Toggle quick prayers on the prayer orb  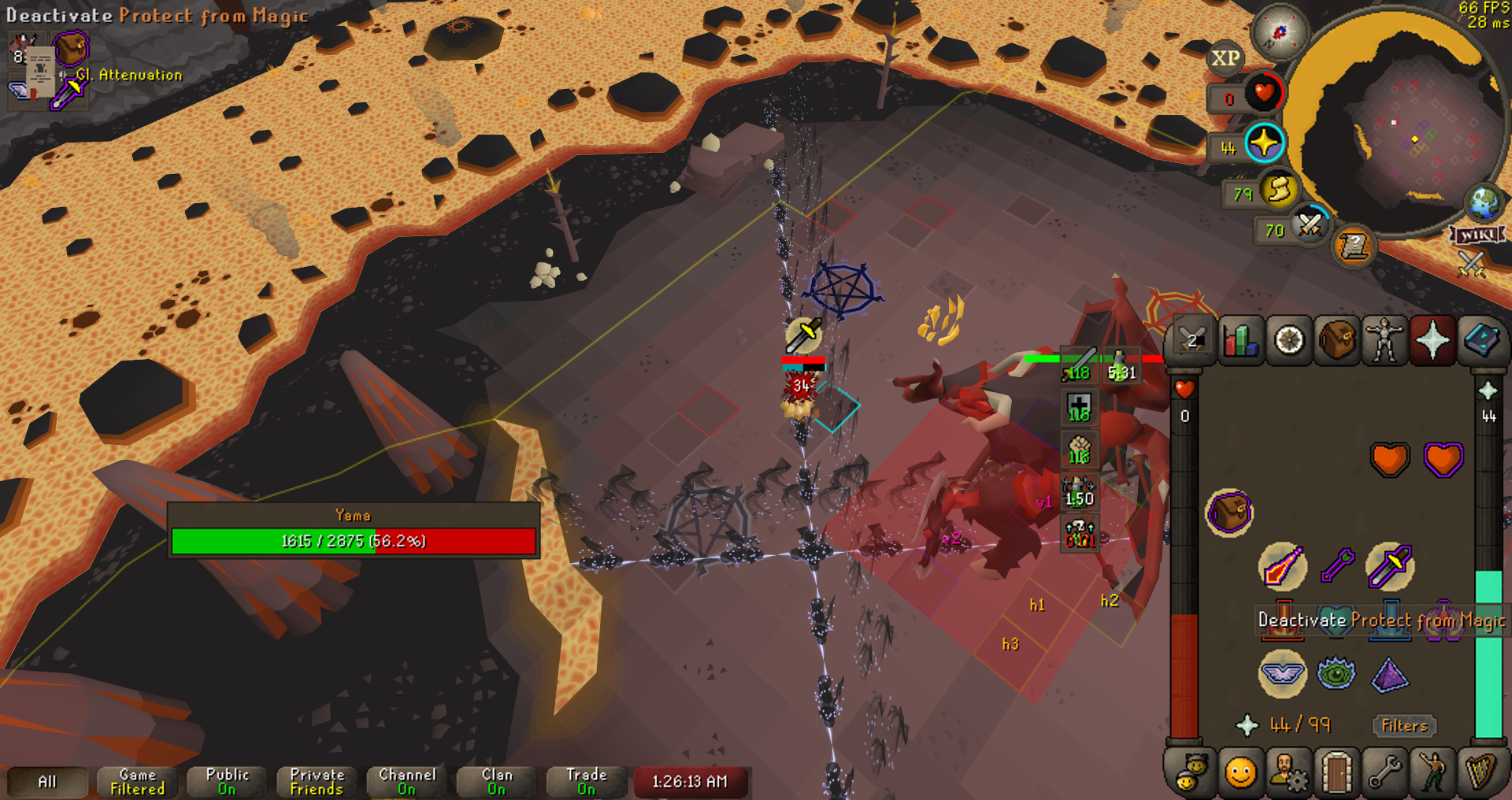pos(1265,144)
